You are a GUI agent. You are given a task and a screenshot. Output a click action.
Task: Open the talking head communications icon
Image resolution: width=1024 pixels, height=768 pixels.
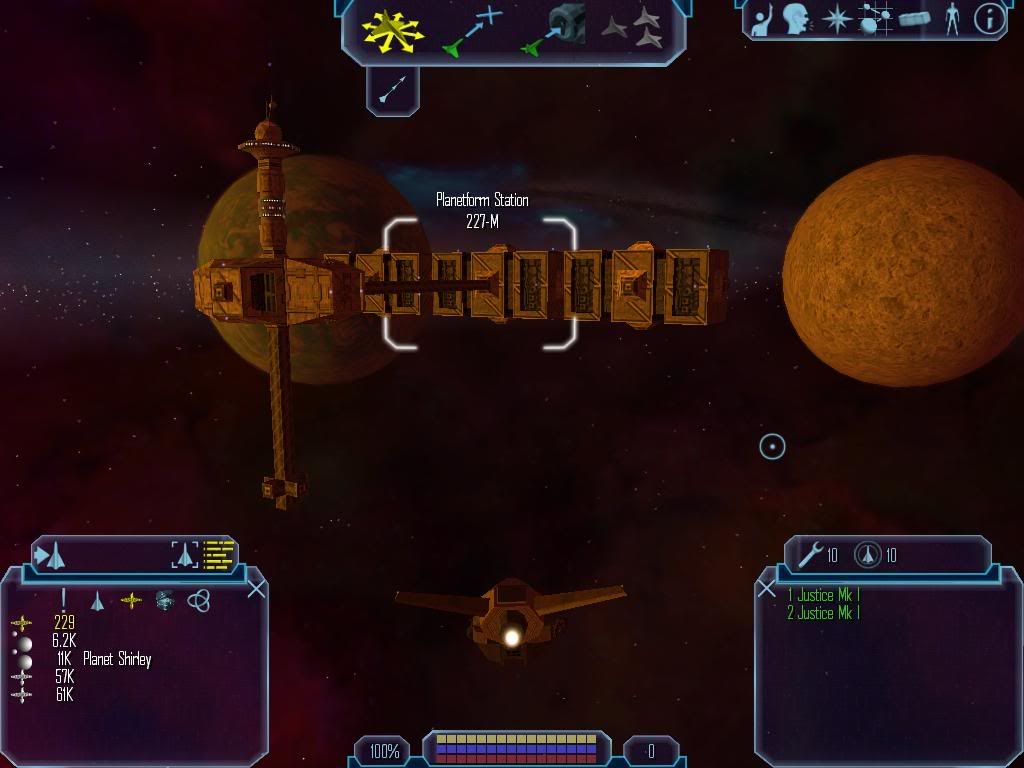(x=796, y=19)
